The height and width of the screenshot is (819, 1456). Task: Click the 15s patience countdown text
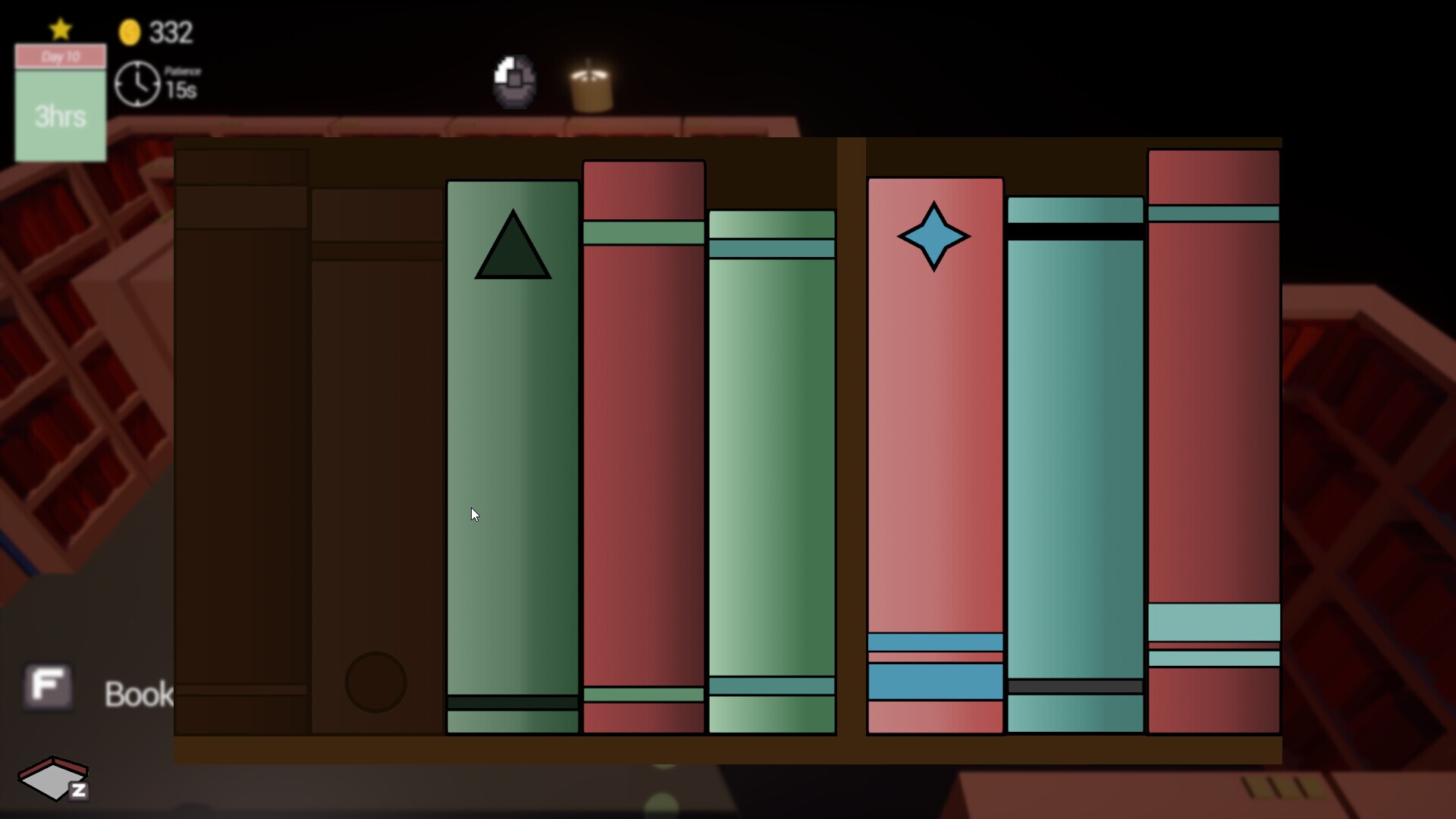pos(181,86)
